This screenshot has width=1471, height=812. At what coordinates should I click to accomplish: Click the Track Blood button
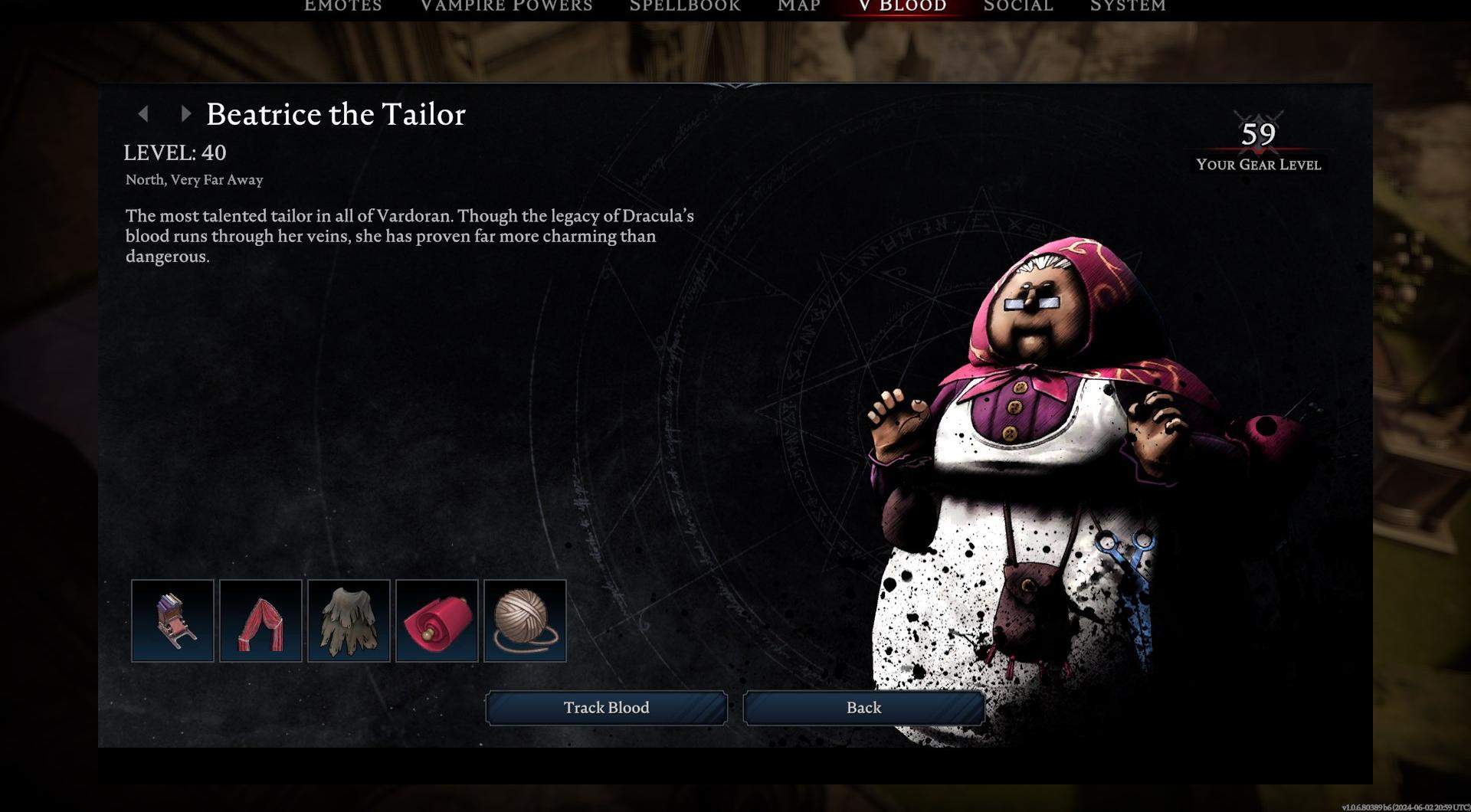tap(606, 708)
